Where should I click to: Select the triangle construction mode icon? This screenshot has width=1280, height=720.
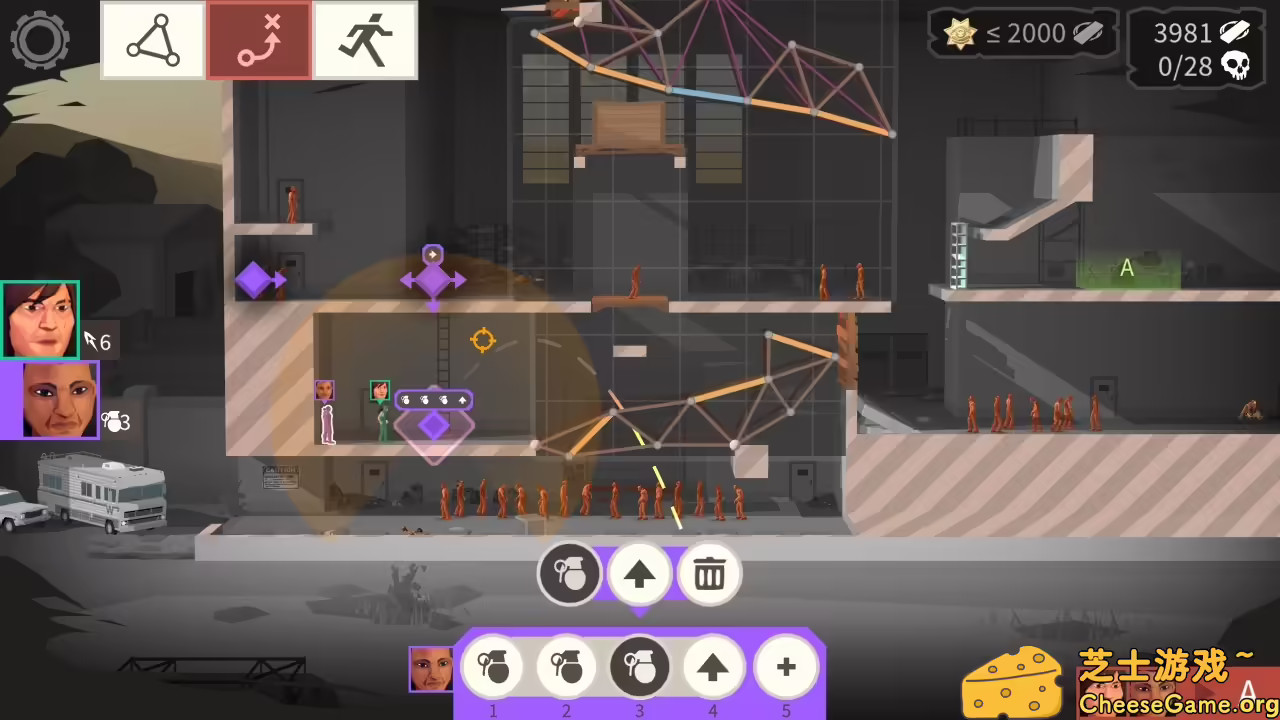coord(153,40)
